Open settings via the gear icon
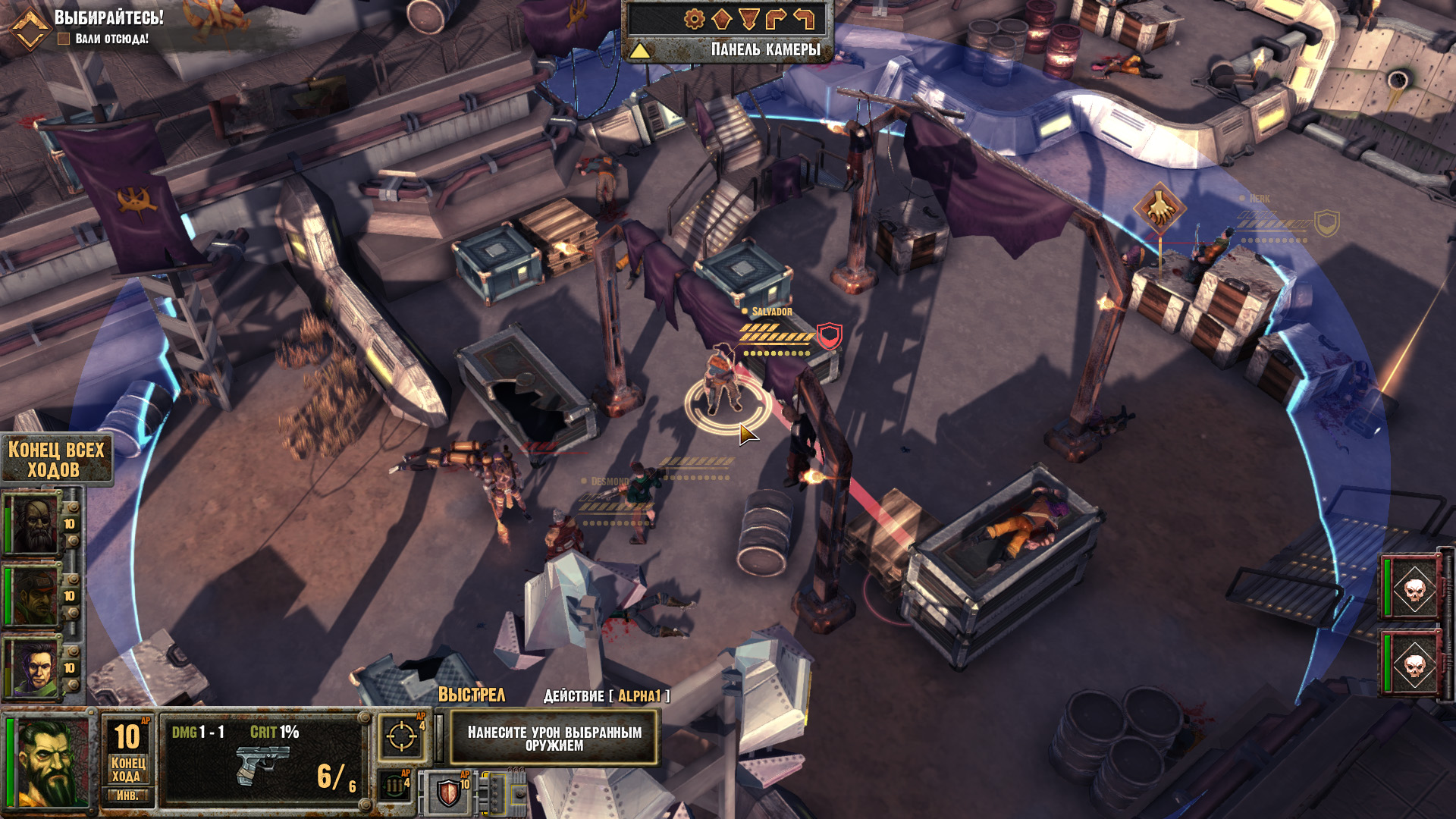1456x819 pixels. 694,19
